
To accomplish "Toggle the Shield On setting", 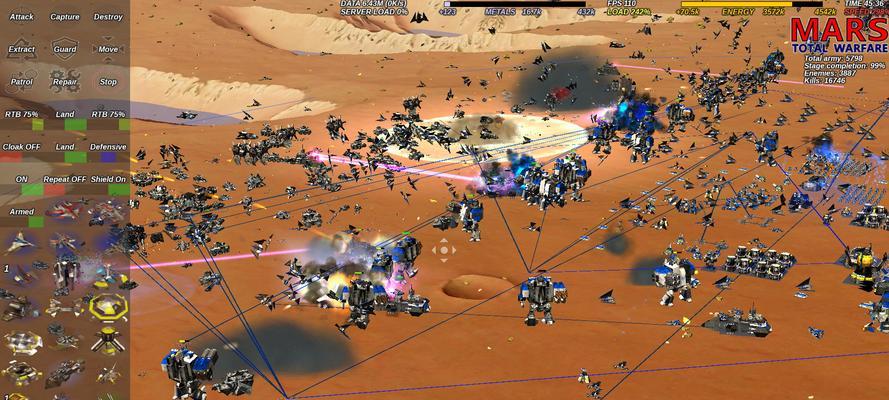I will pyautogui.click(x=108, y=180).
